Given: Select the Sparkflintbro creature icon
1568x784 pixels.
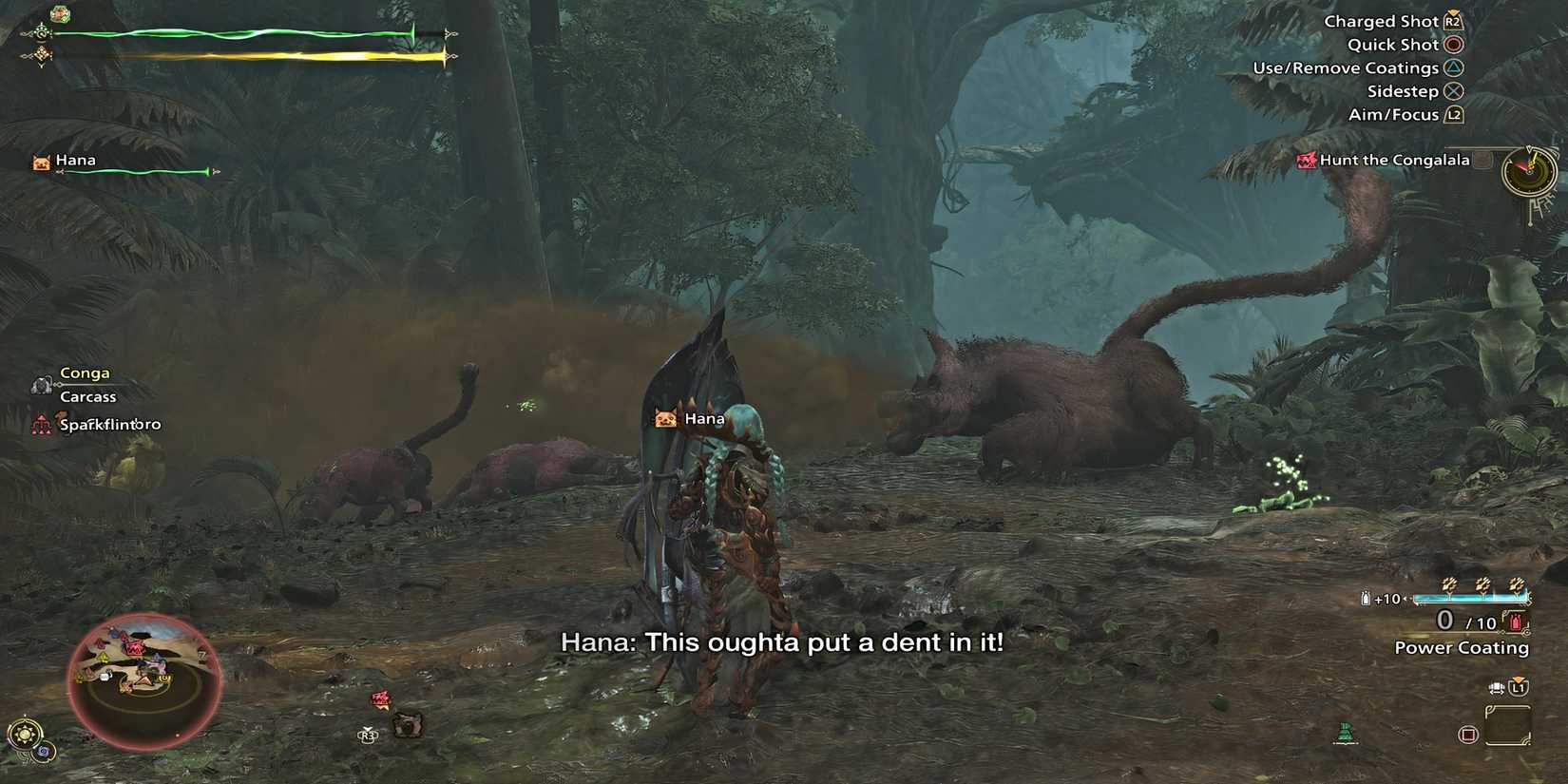Looking at the screenshot, I should [42, 424].
